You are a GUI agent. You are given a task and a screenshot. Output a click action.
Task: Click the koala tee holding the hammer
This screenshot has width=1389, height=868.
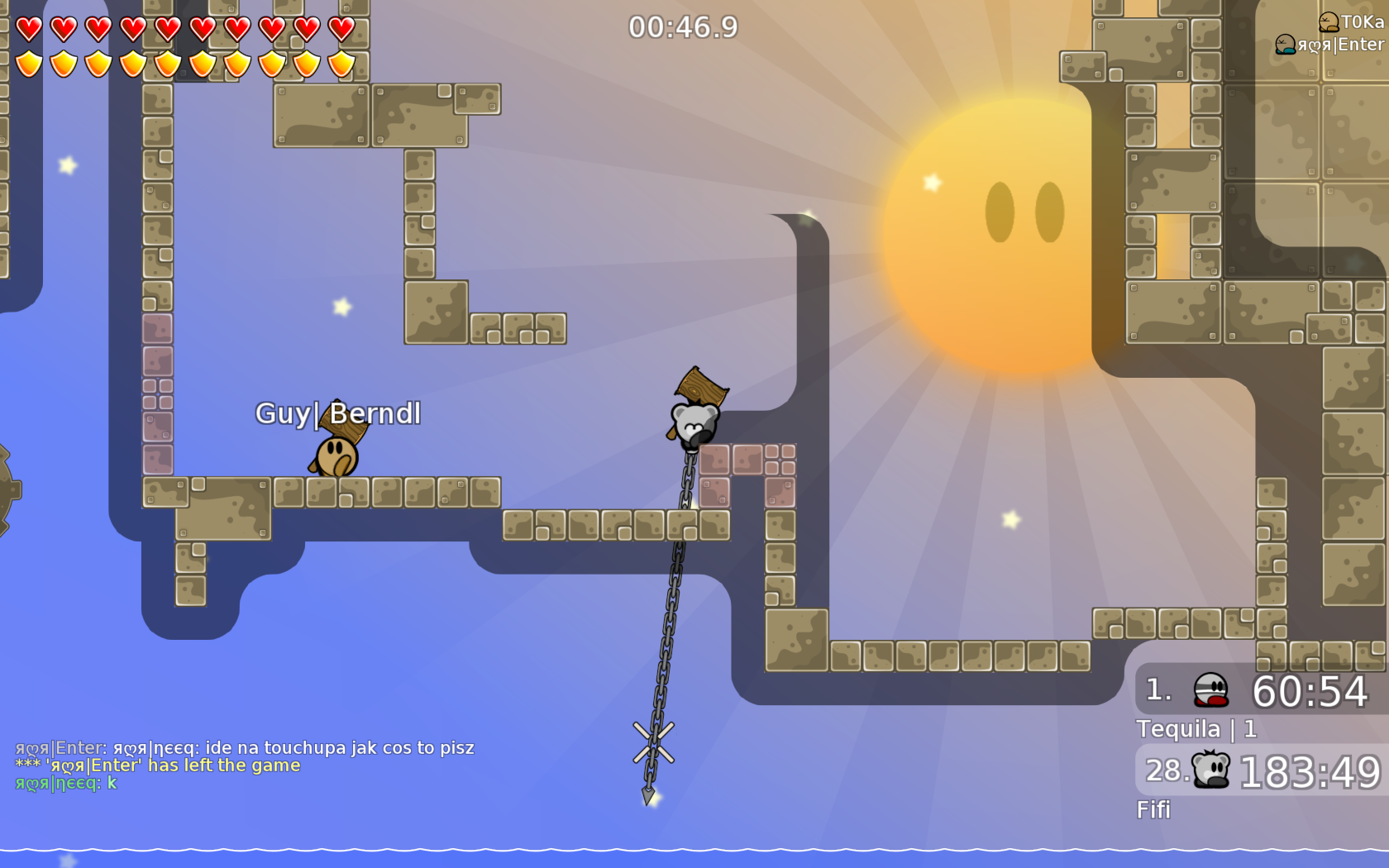point(693,423)
